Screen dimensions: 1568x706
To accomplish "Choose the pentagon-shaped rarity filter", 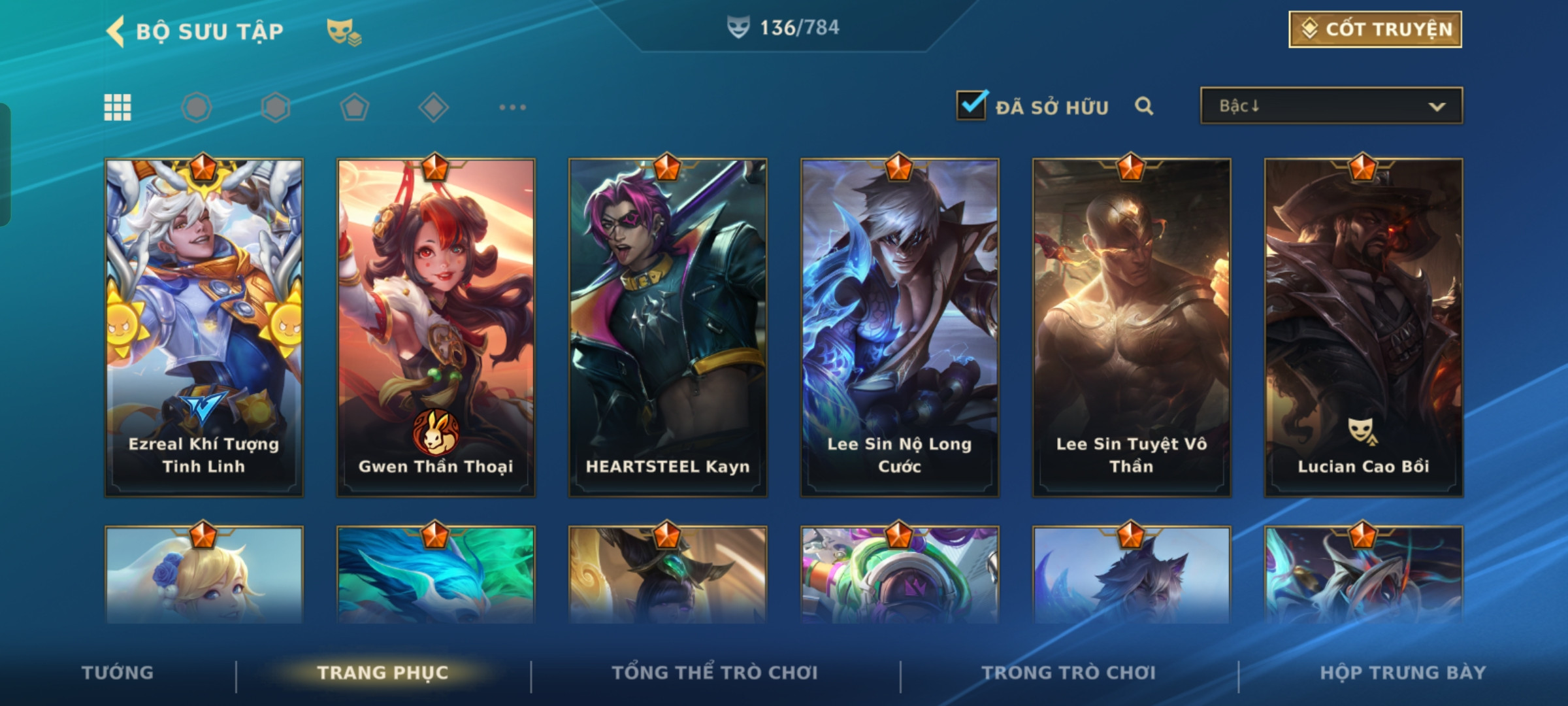I will pos(354,107).
